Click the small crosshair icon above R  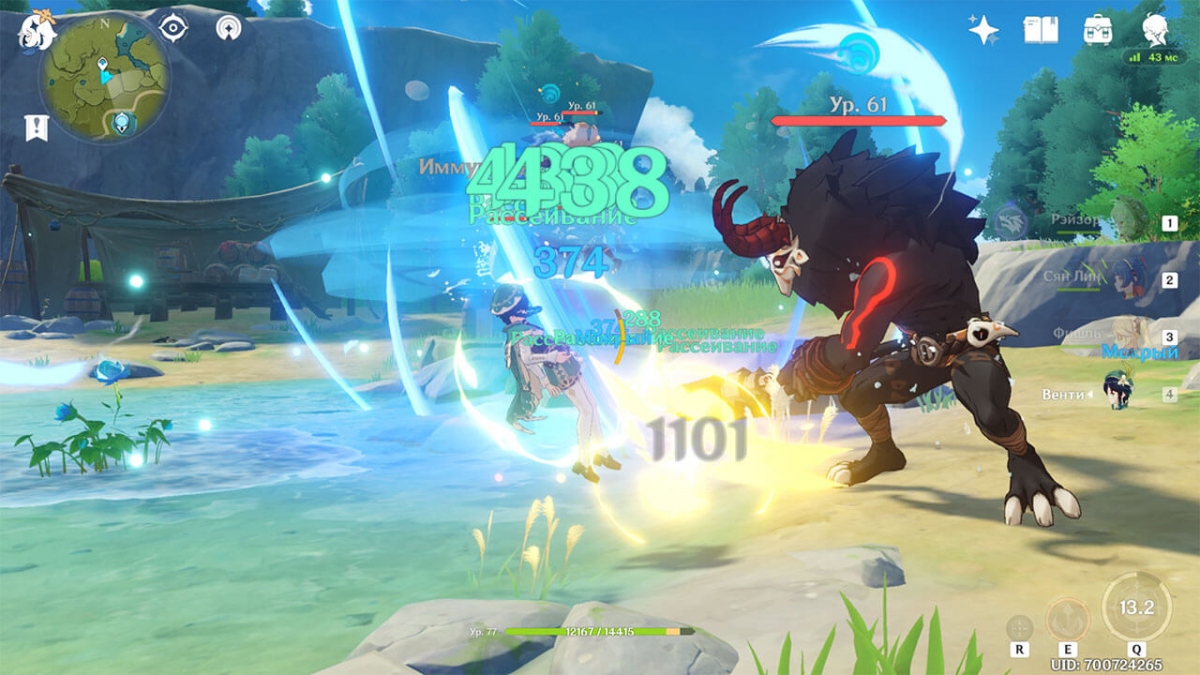[1019, 628]
